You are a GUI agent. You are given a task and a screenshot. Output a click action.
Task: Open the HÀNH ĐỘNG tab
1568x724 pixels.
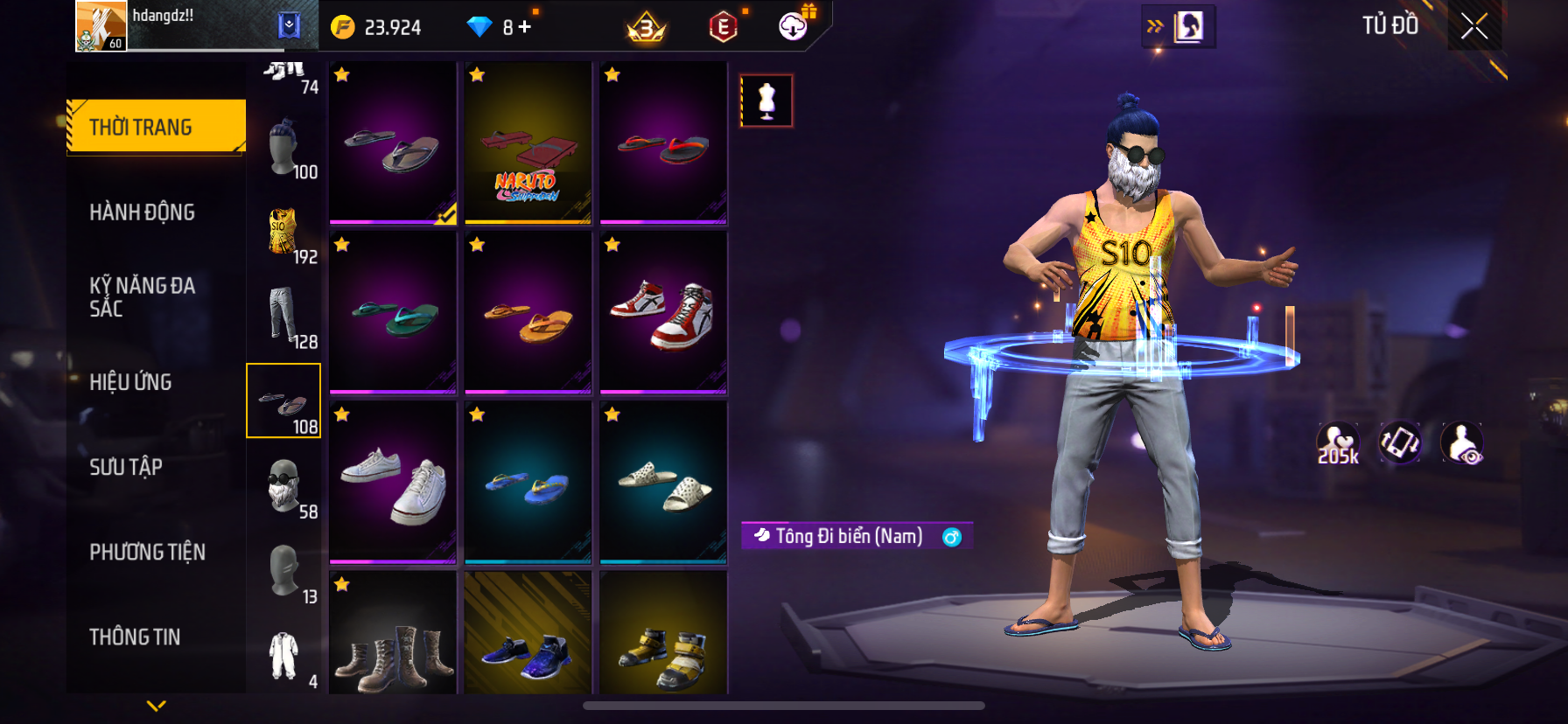143,212
